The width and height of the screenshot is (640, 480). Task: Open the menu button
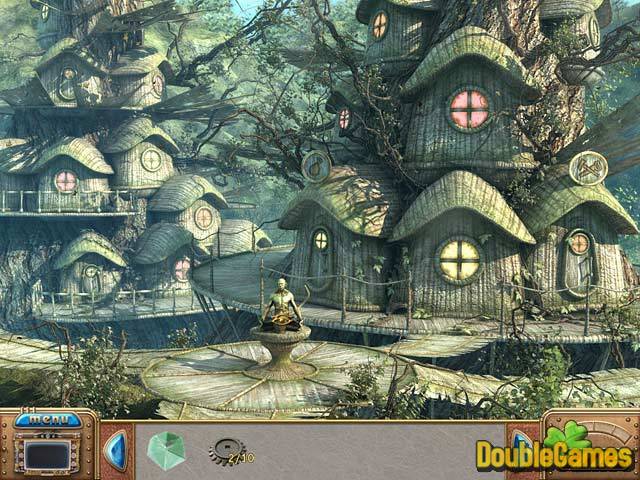[48, 420]
